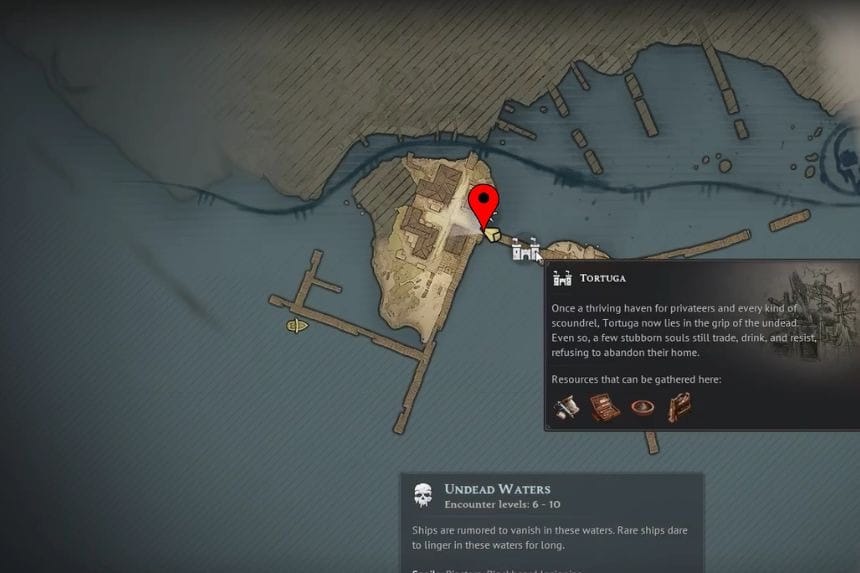Click the red location pin on the map

(x=485, y=203)
